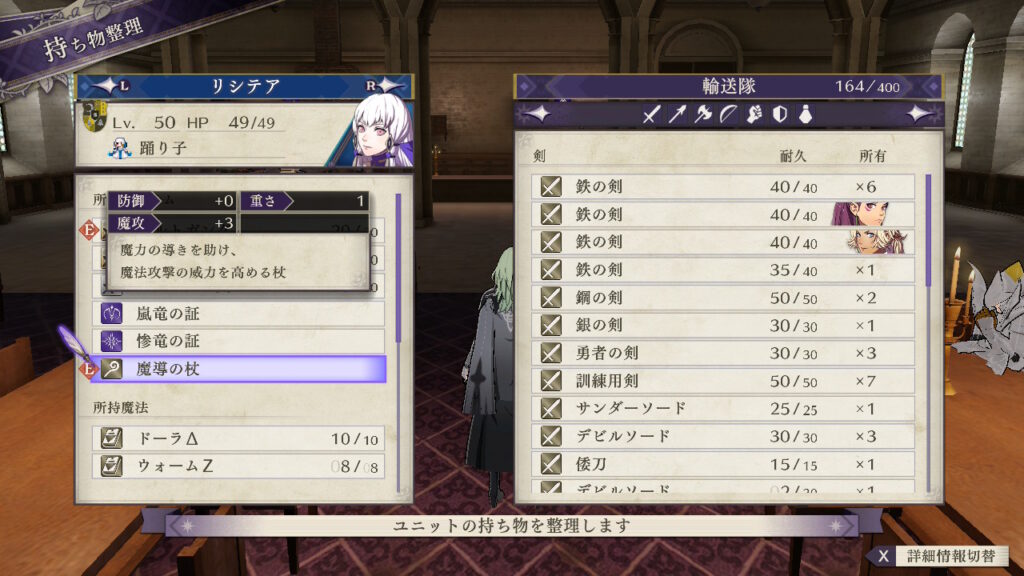Image resolution: width=1024 pixels, height=576 pixels.
Task: Select the 惨竜の証 item row
Action: point(240,341)
